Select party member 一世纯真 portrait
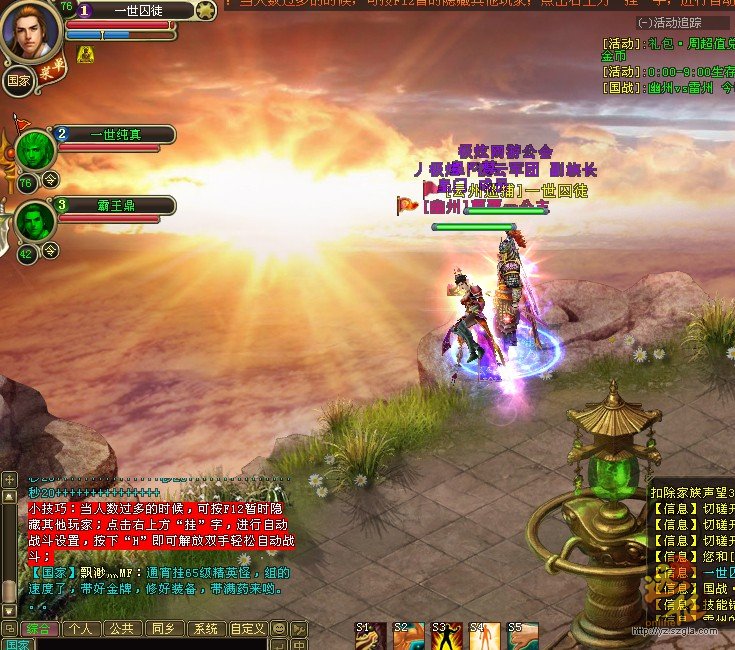Viewport: 735px width, 650px height. (x=35, y=152)
